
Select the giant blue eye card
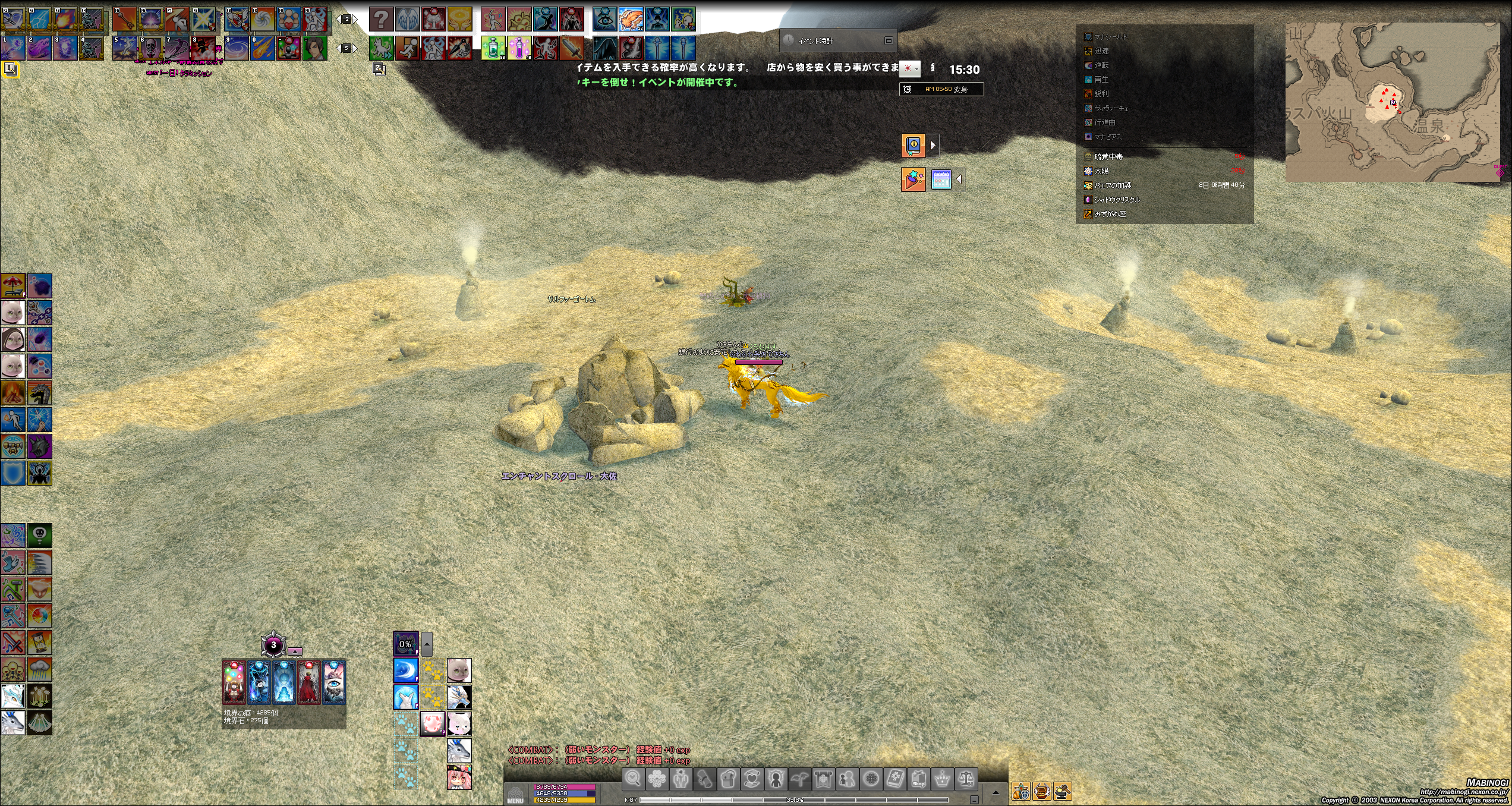[333, 683]
